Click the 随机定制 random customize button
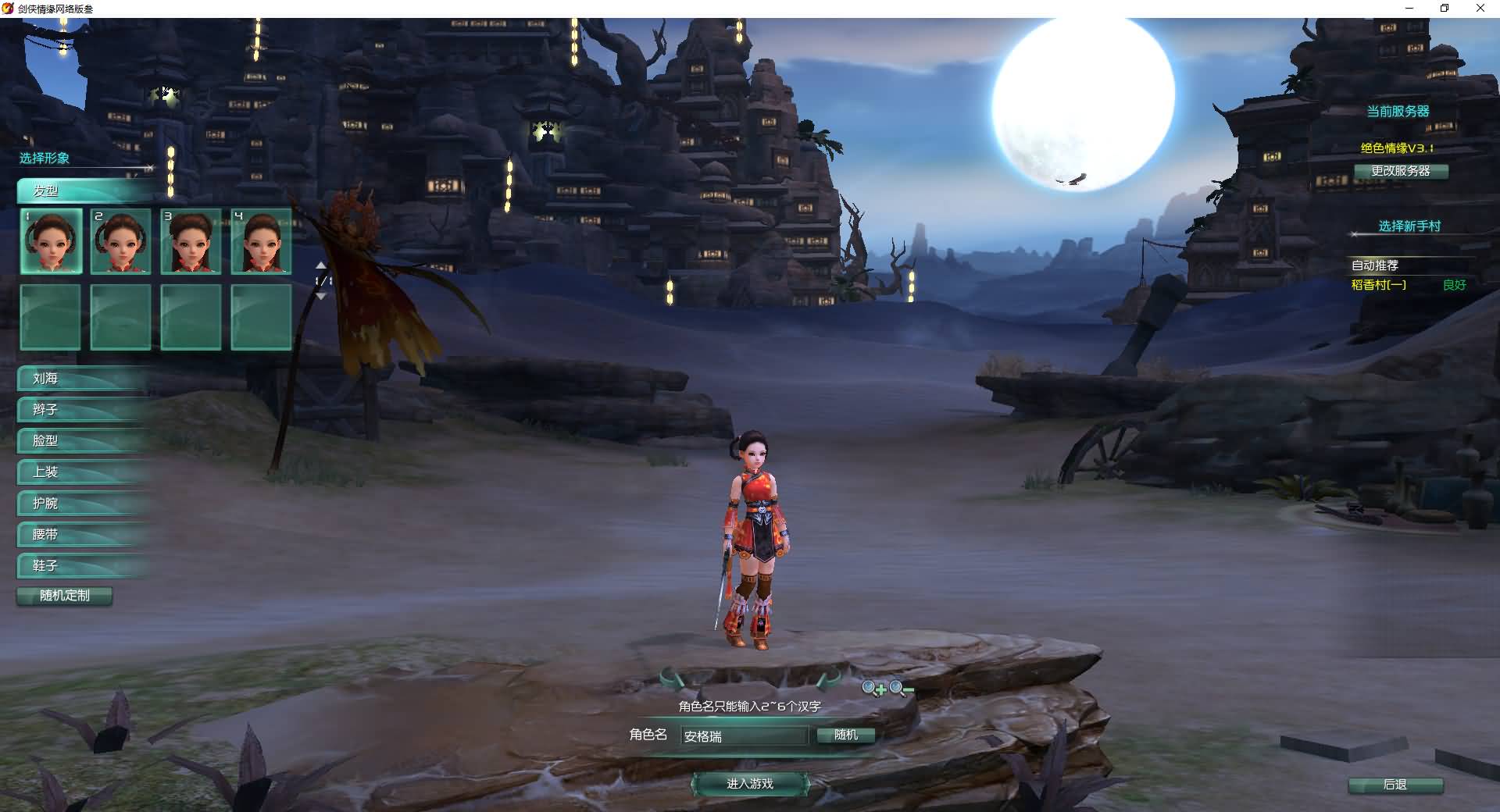 point(65,596)
